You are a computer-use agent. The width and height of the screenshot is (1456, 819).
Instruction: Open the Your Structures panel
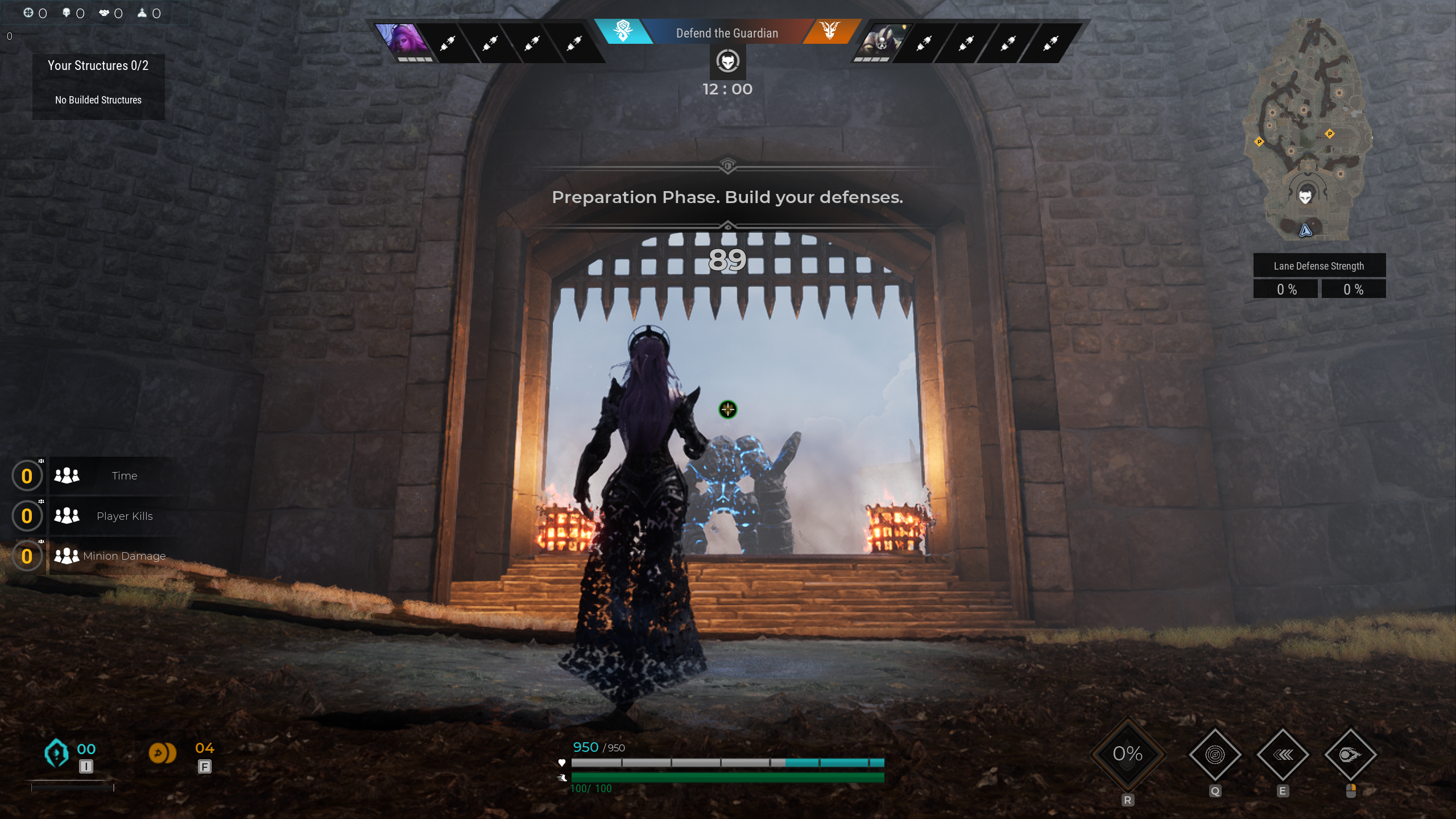coord(98,85)
